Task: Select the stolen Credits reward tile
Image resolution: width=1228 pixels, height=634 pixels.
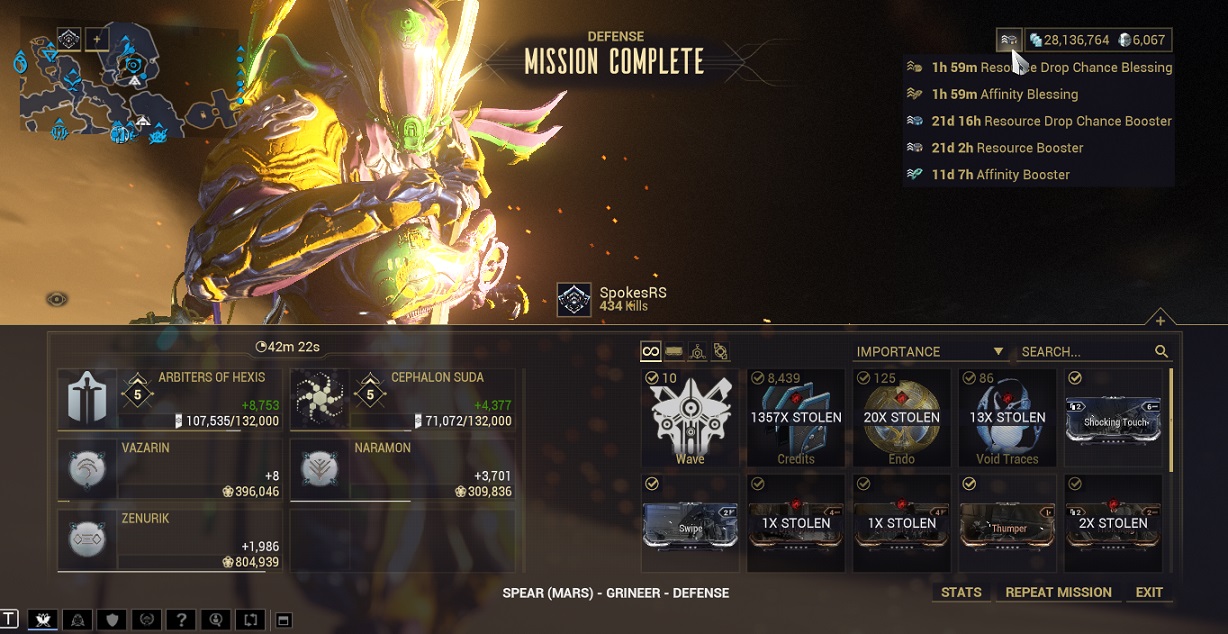Action: [796, 417]
